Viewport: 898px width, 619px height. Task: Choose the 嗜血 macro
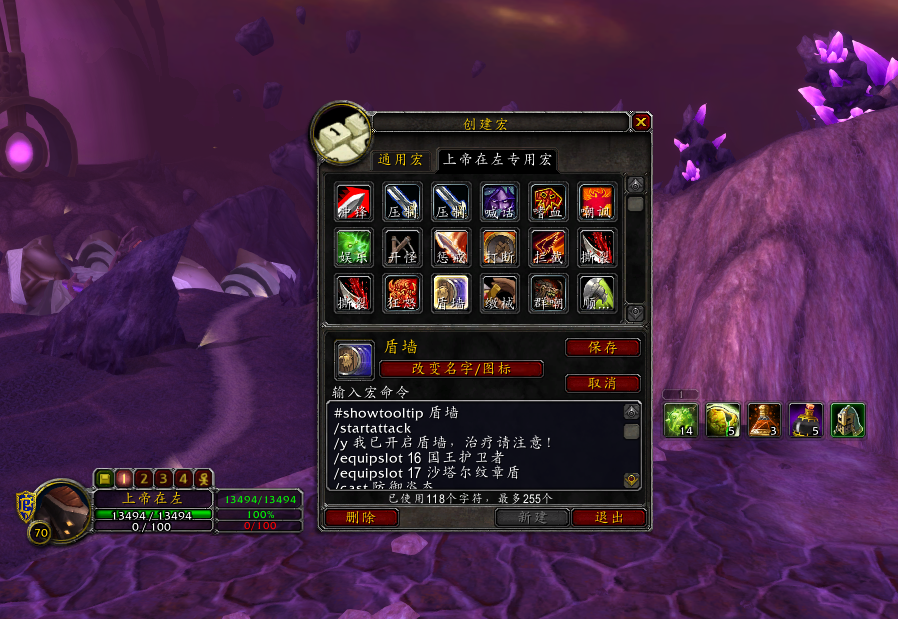click(547, 200)
